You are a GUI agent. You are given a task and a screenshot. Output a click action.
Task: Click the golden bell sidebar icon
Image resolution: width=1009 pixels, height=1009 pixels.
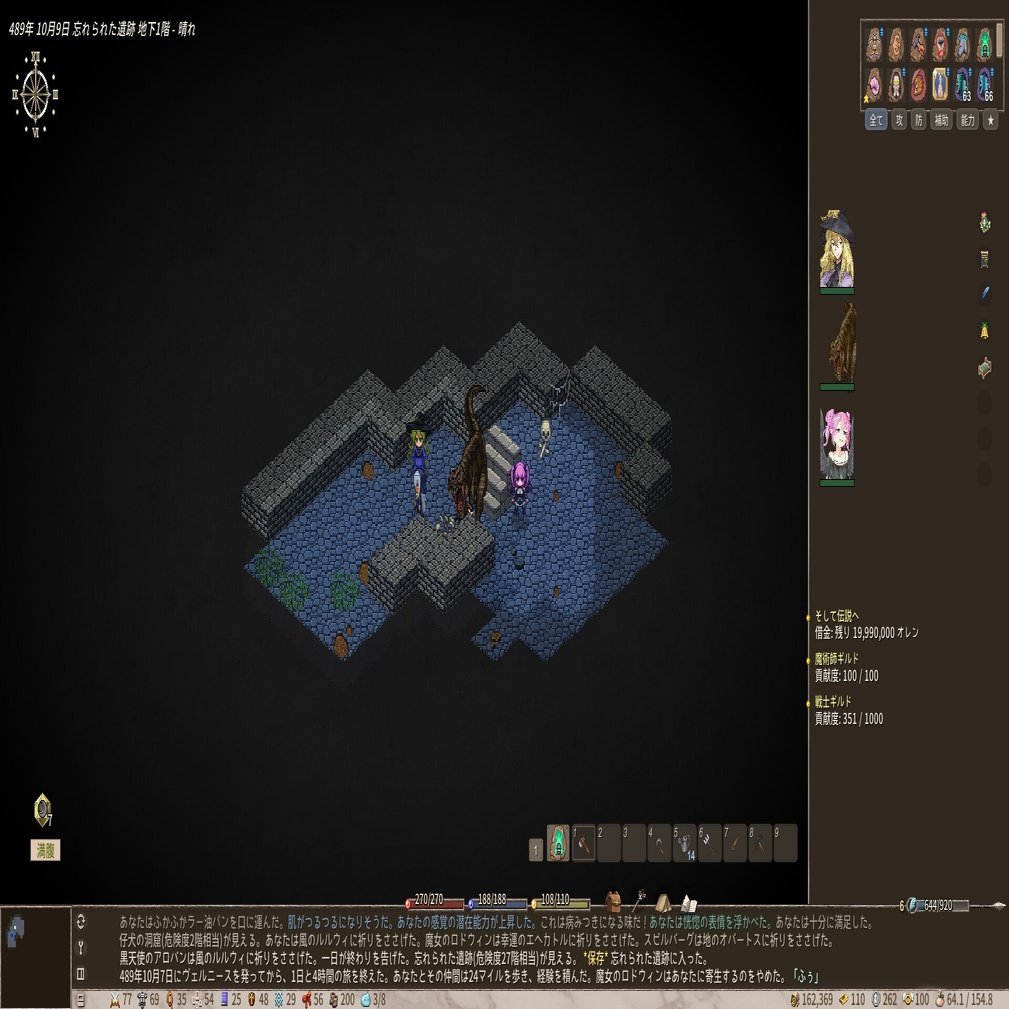point(984,330)
